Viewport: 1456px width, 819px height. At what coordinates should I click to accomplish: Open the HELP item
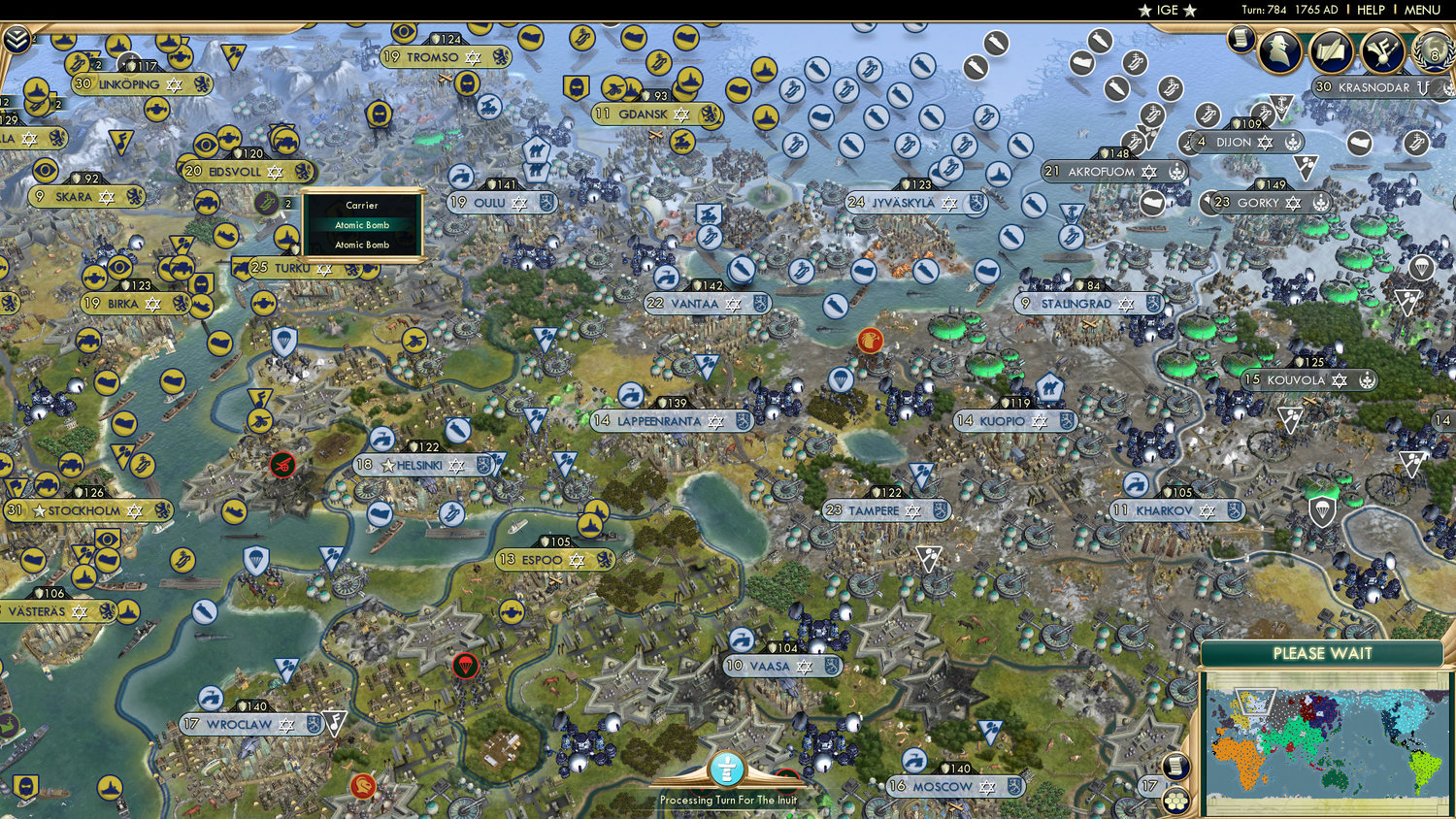click(x=1373, y=10)
